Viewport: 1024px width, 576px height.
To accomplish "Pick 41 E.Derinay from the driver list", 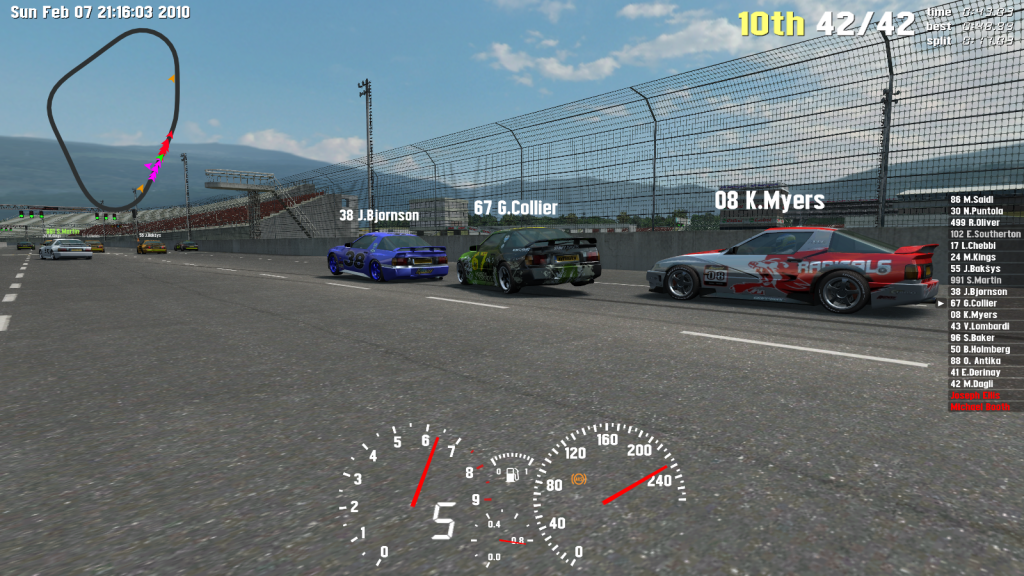I will (975, 372).
